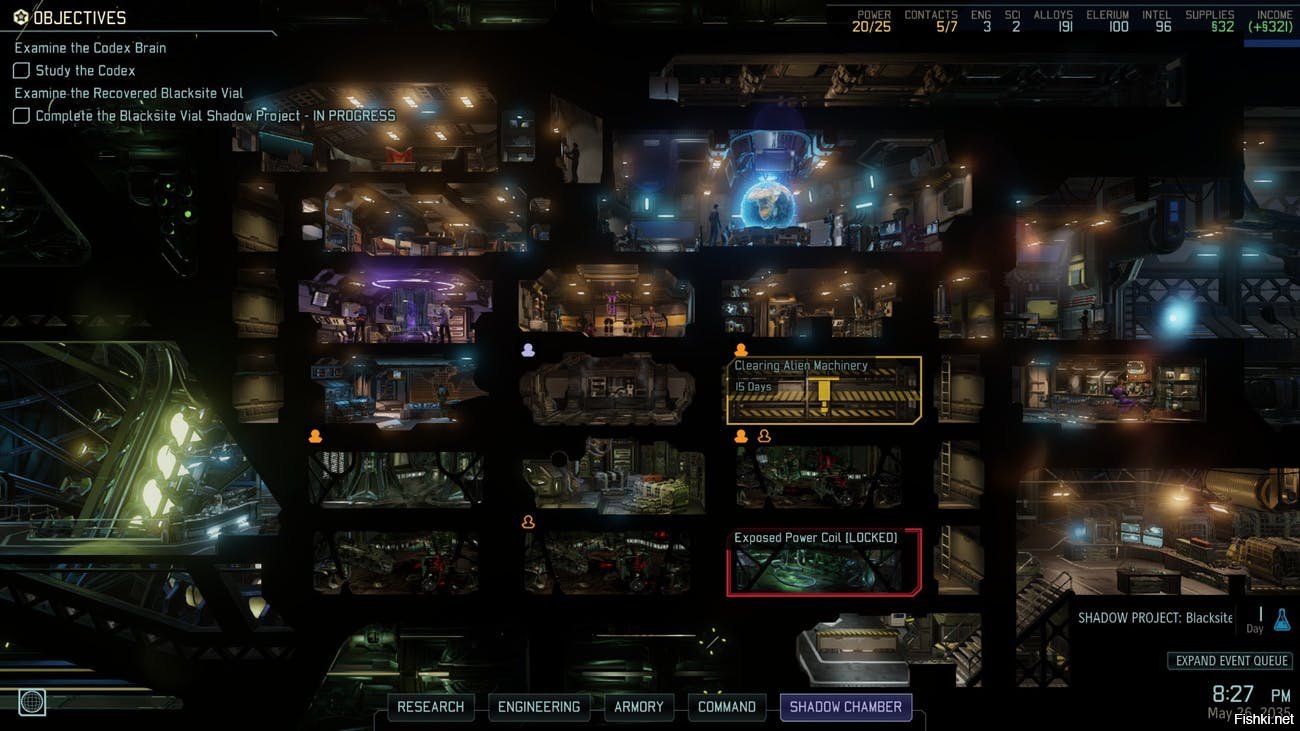Viewport: 1300px width, 731px height.
Task: Open the Research menu
Action: [431, 707]
